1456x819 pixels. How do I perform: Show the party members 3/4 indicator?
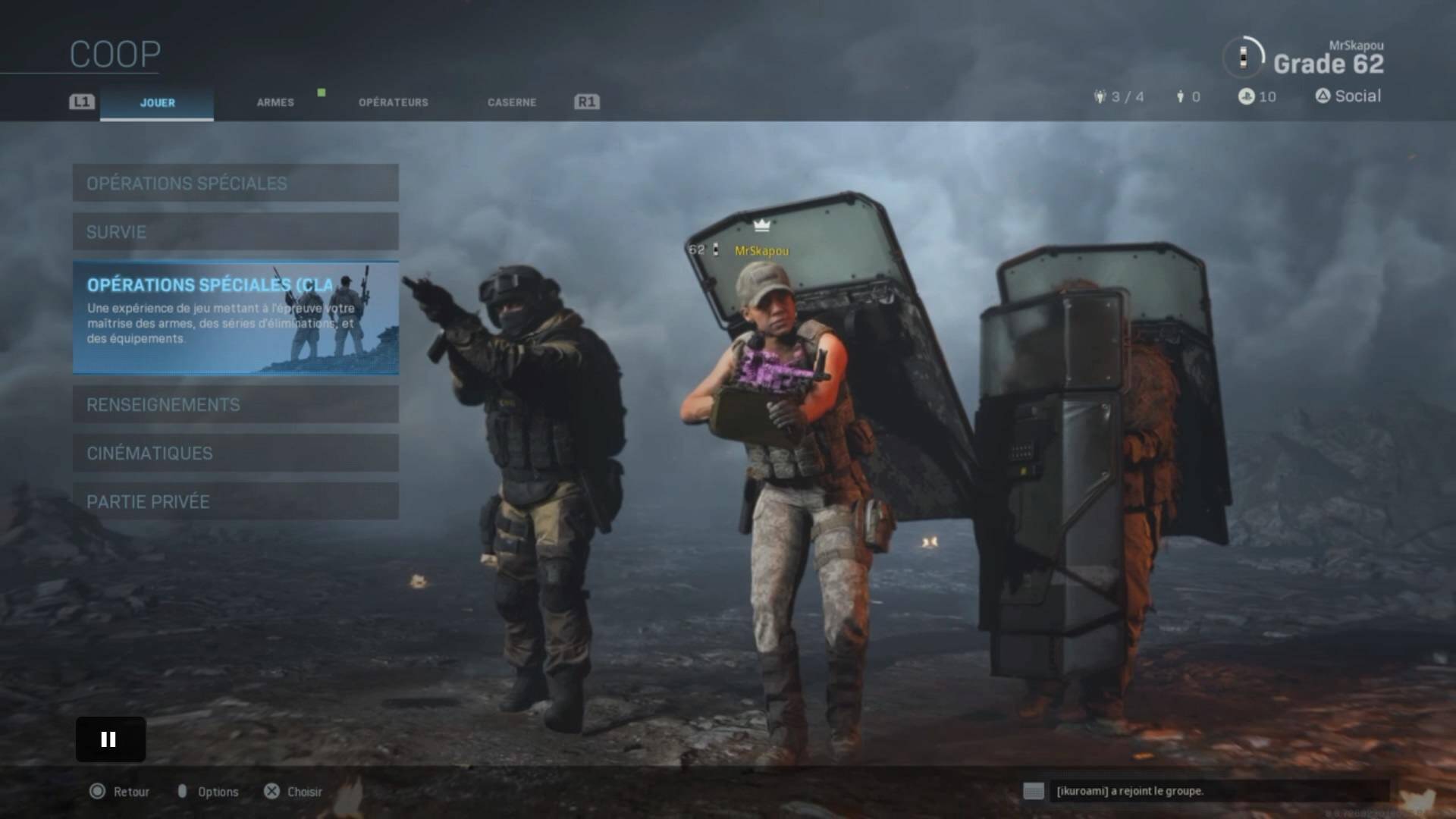(x=1119, y=97)
